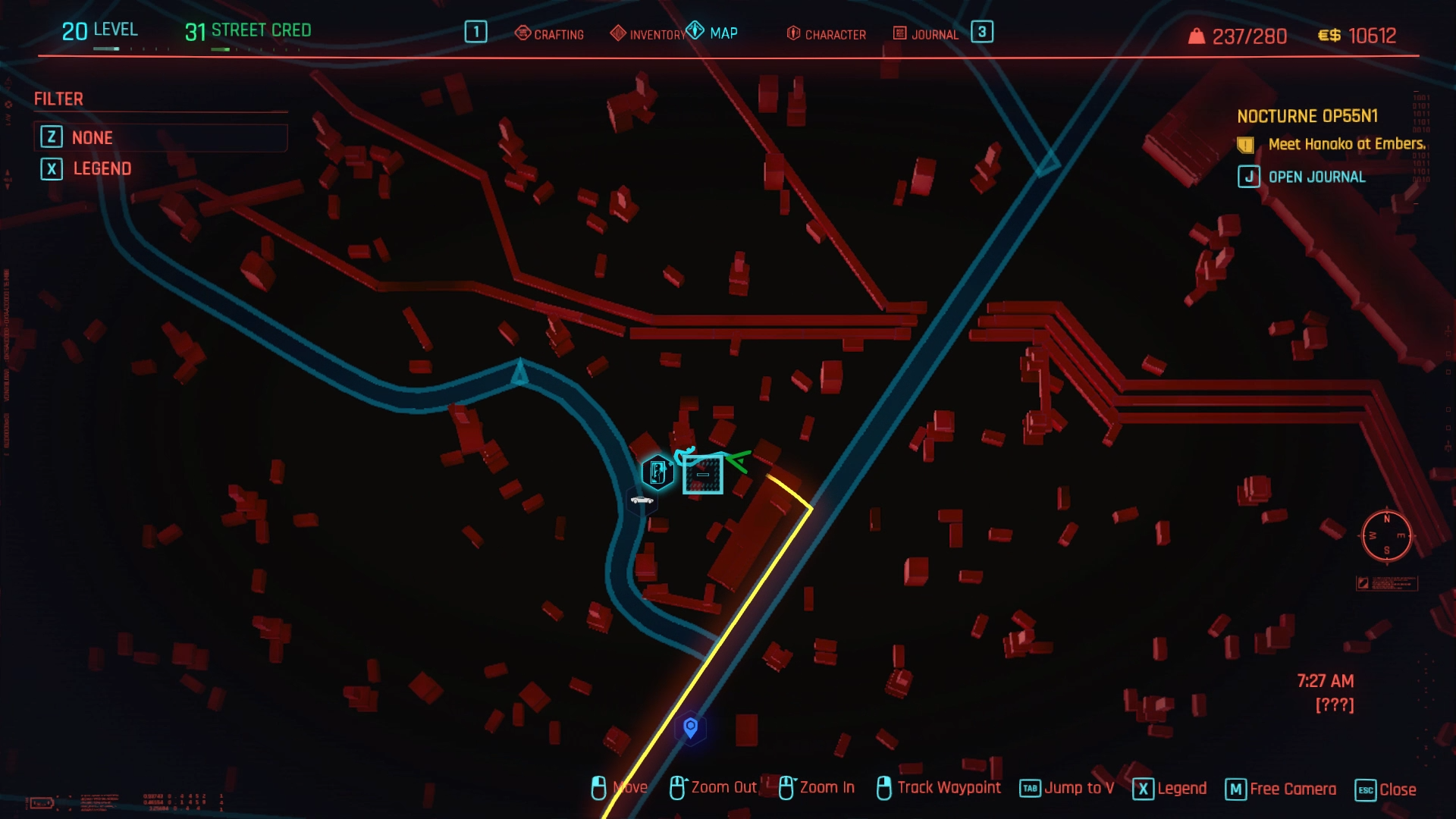Click the compass rose indicator
The width and height of the screenshot is (1456, 819).
tap(1386, 536)
